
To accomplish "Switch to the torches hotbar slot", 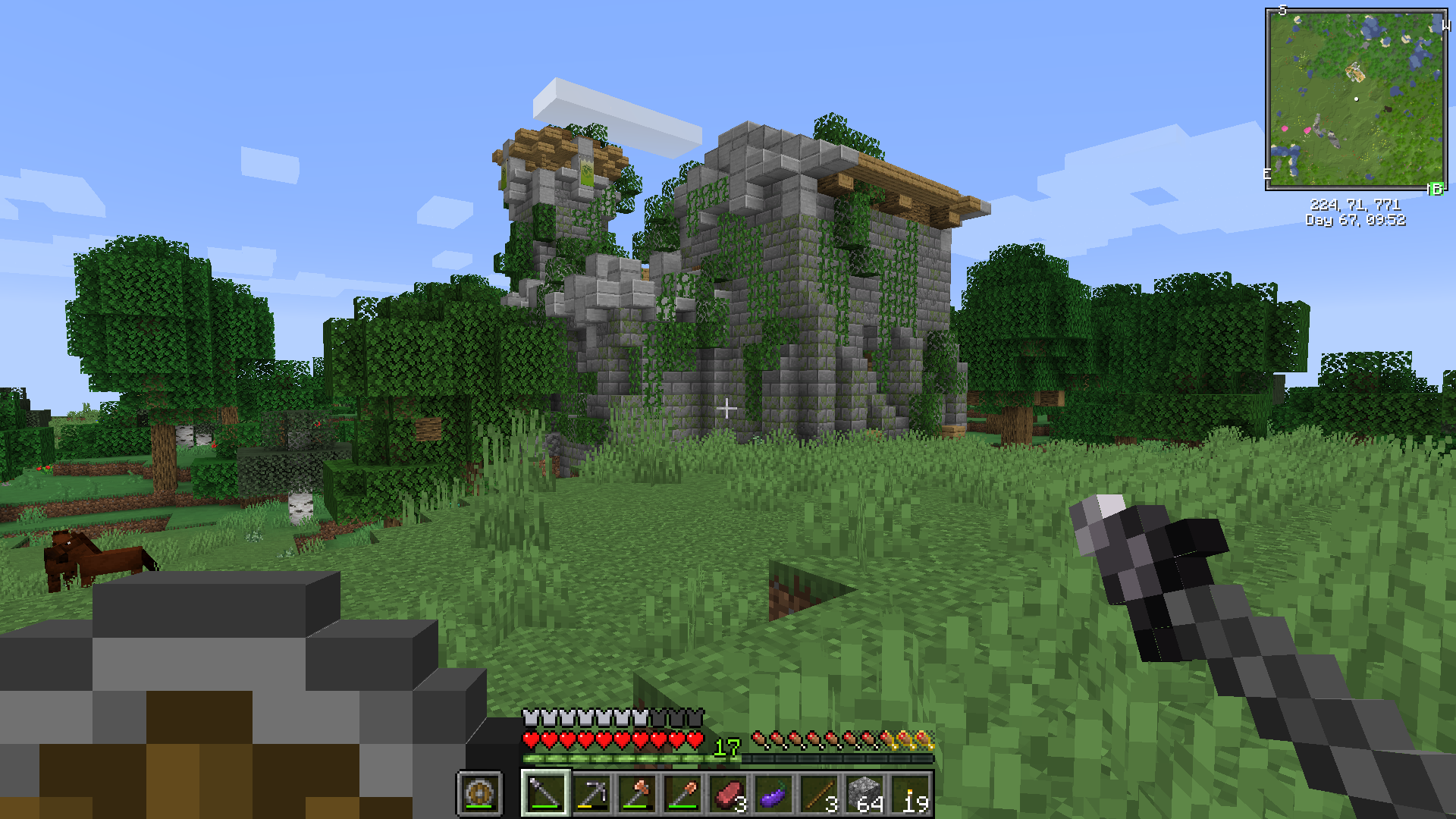I will (x=912, y=794).
